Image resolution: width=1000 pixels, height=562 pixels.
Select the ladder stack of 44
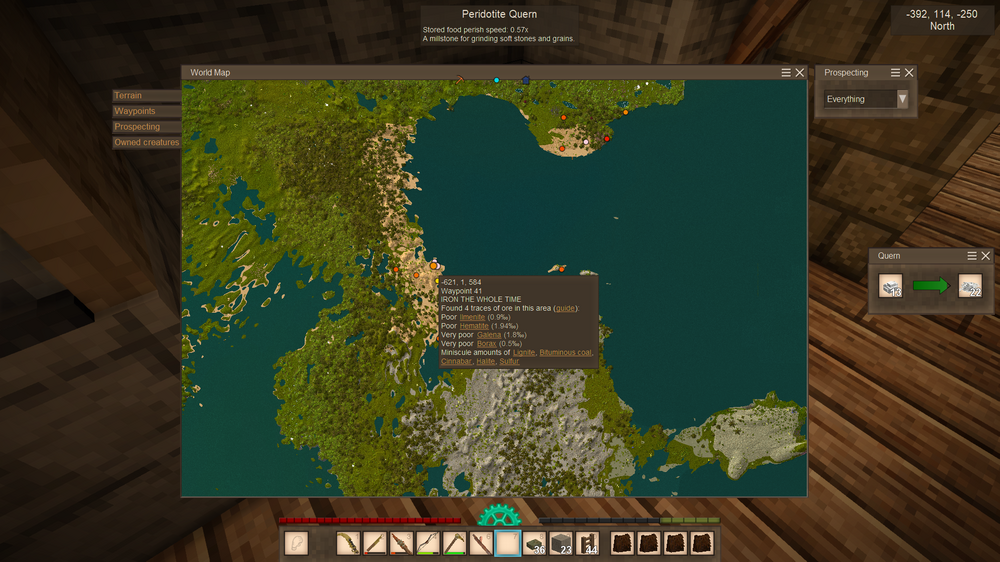(x=587, y=544)
